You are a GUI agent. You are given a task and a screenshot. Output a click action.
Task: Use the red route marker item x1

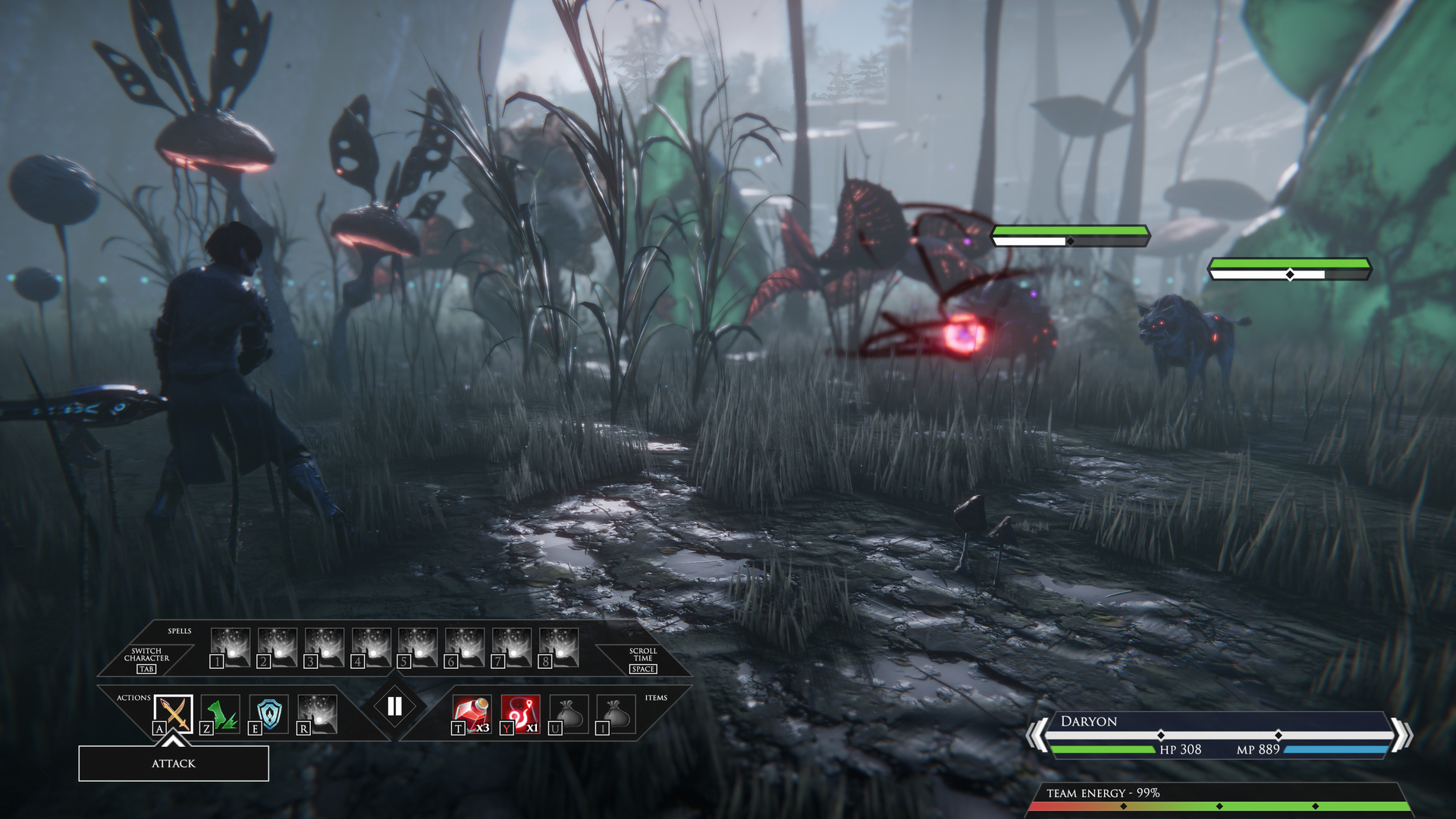[x=520, y=714]
